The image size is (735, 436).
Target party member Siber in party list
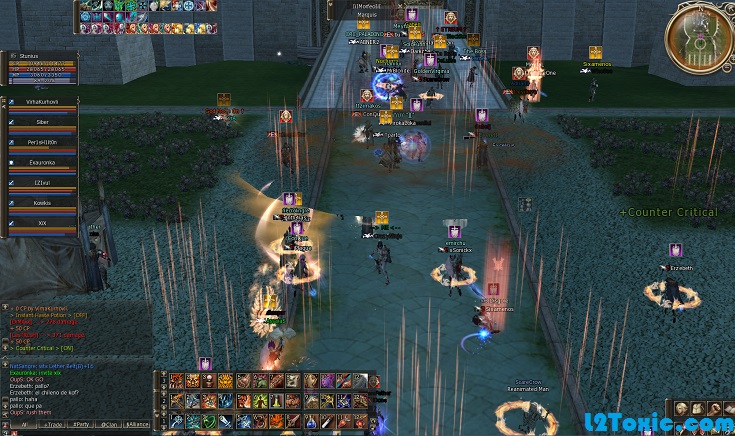[43, 122]
